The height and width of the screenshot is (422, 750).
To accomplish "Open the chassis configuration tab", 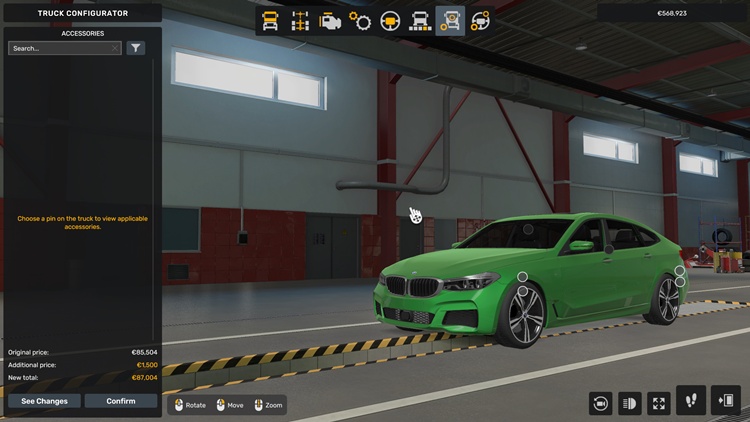I will point(299,21).
